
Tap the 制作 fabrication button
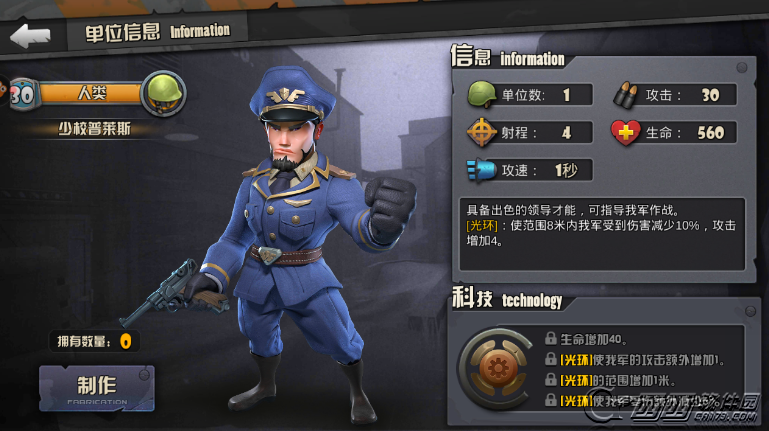pyautogui.click(x=97, y=387)
